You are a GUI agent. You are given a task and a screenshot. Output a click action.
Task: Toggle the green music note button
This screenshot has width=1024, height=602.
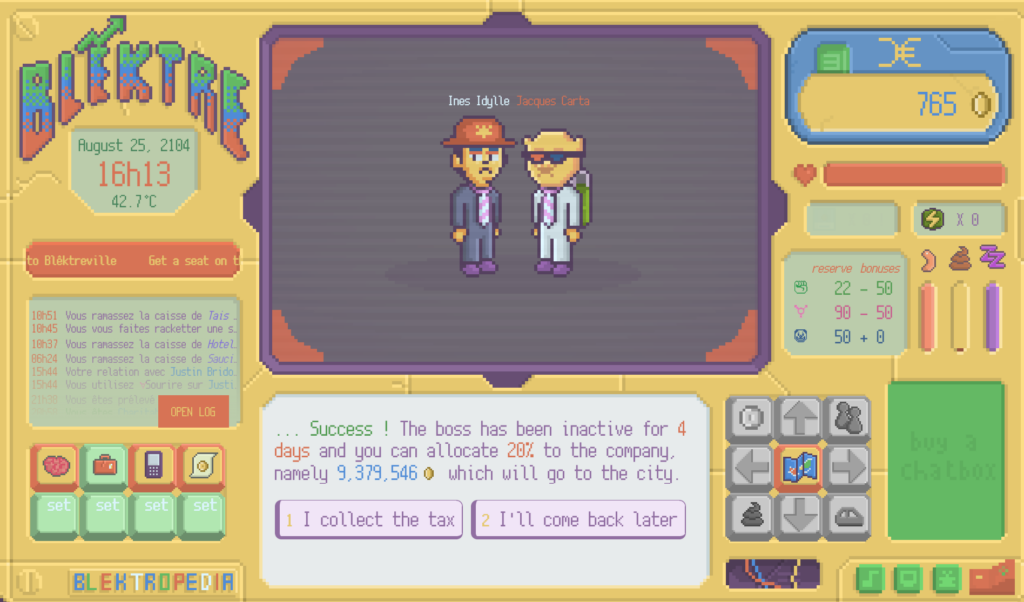(869, 579)
